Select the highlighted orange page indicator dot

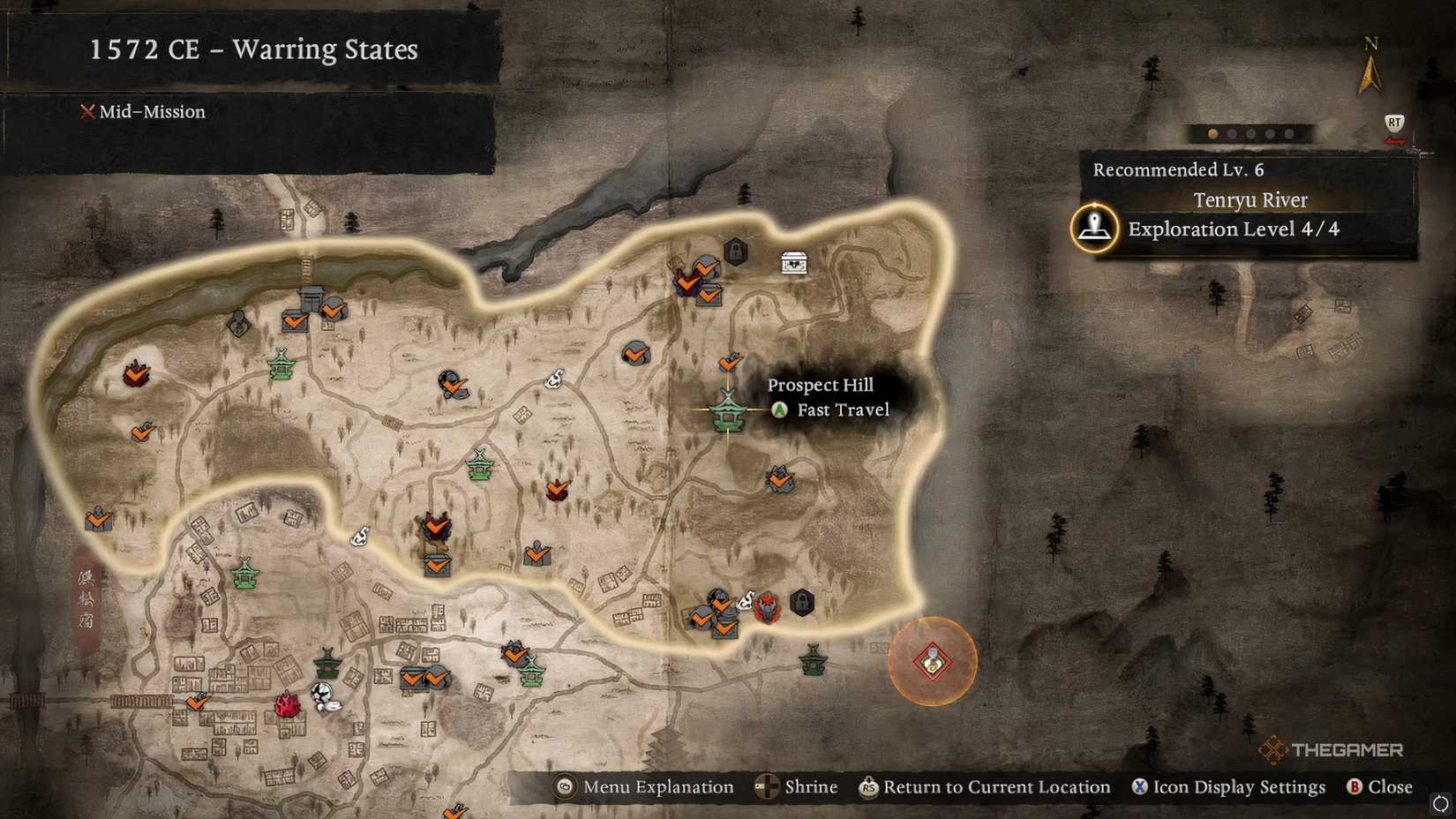[x=1212, y=134]
